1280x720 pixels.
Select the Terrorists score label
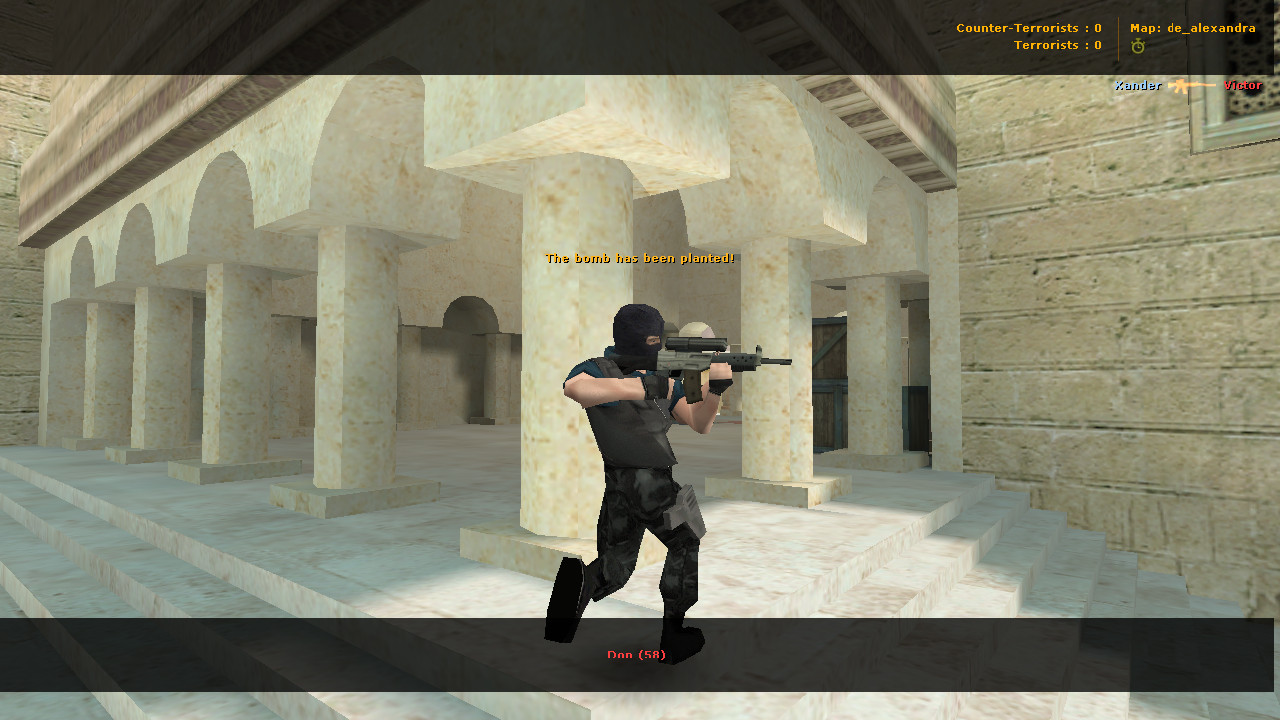point(1047,44)
